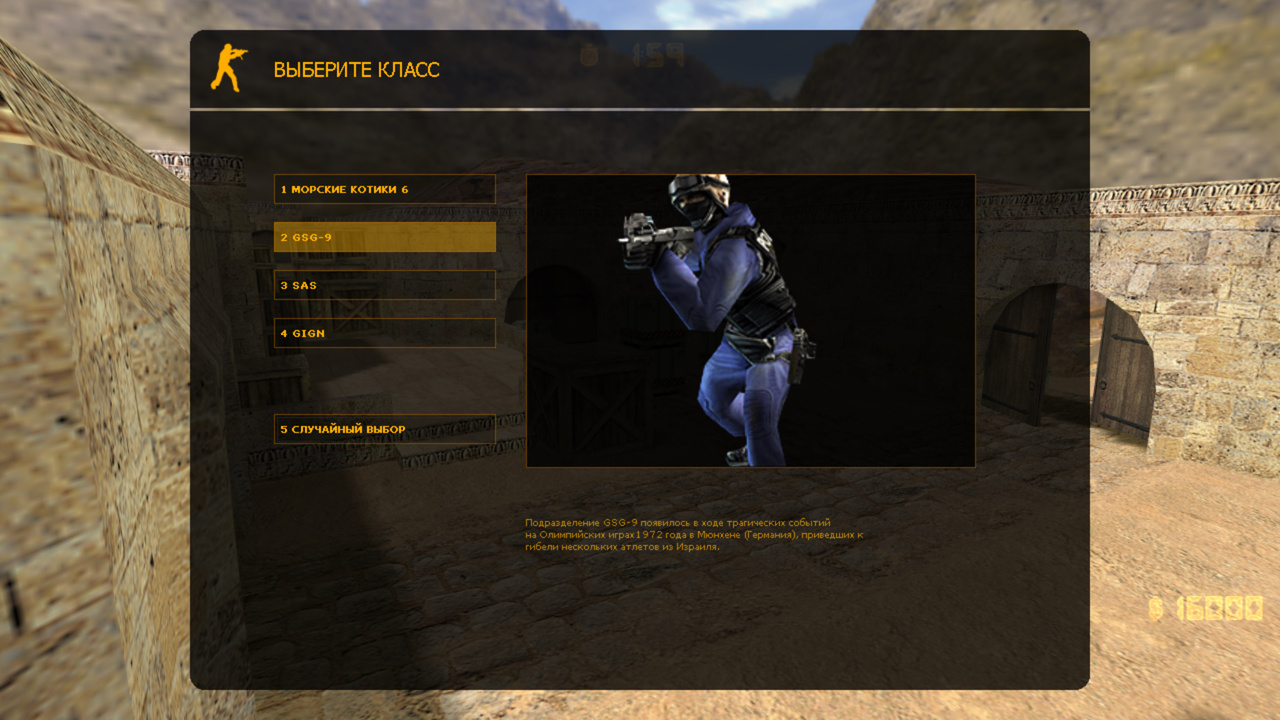The height and width of the screenshot is (720, 1280).
Task: Select the МОРСКИЕ КОТИКИ 6 class
Action: (x=384, y=188)
